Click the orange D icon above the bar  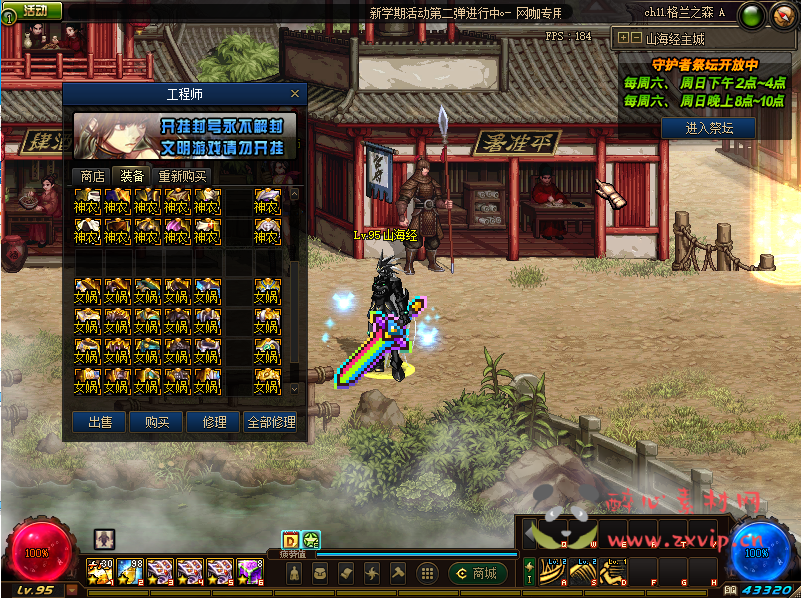(x=291, y=540)
